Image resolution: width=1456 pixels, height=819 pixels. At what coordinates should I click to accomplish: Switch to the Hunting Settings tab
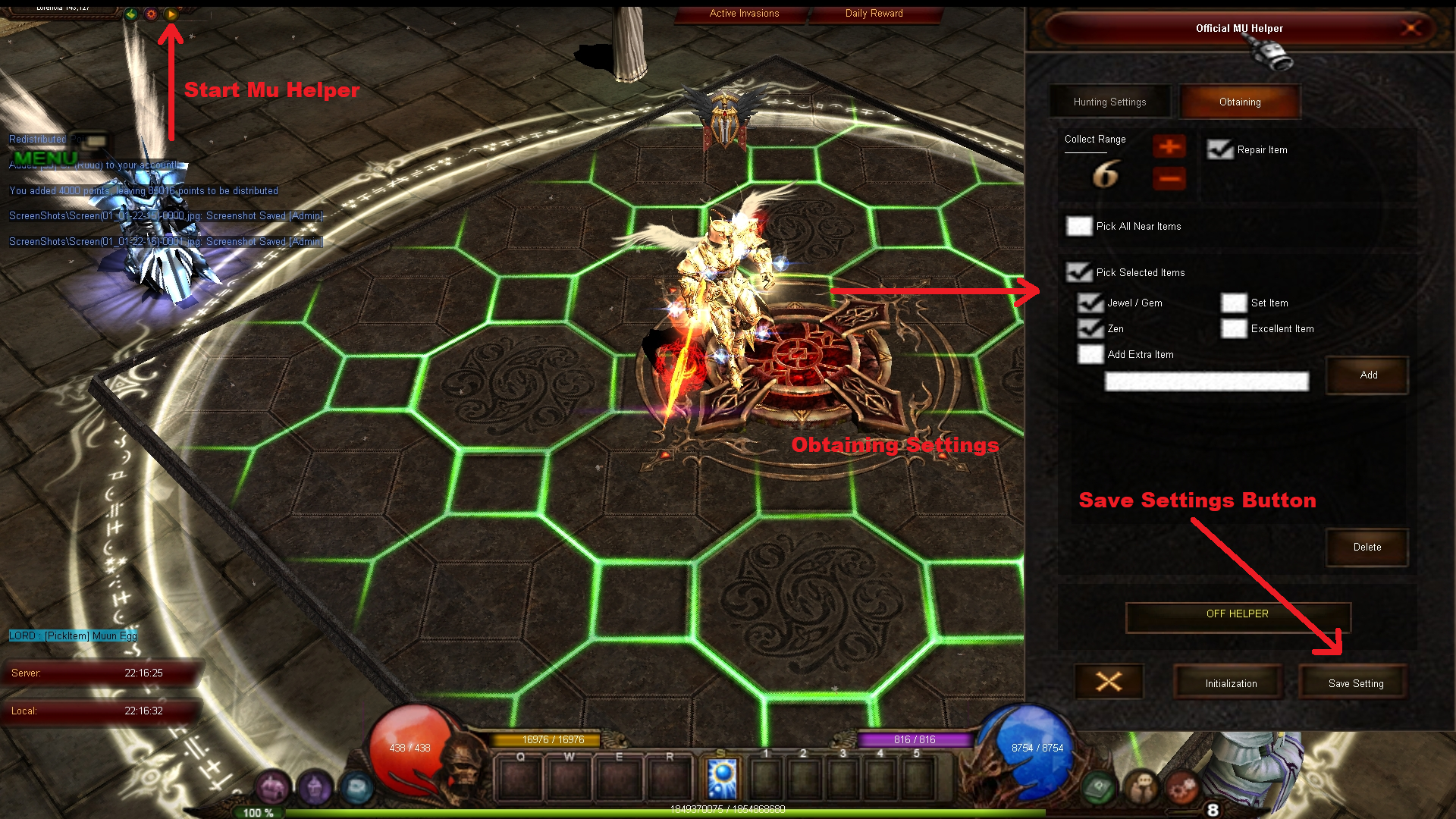pyautogui.click(x=1109, y=101)
